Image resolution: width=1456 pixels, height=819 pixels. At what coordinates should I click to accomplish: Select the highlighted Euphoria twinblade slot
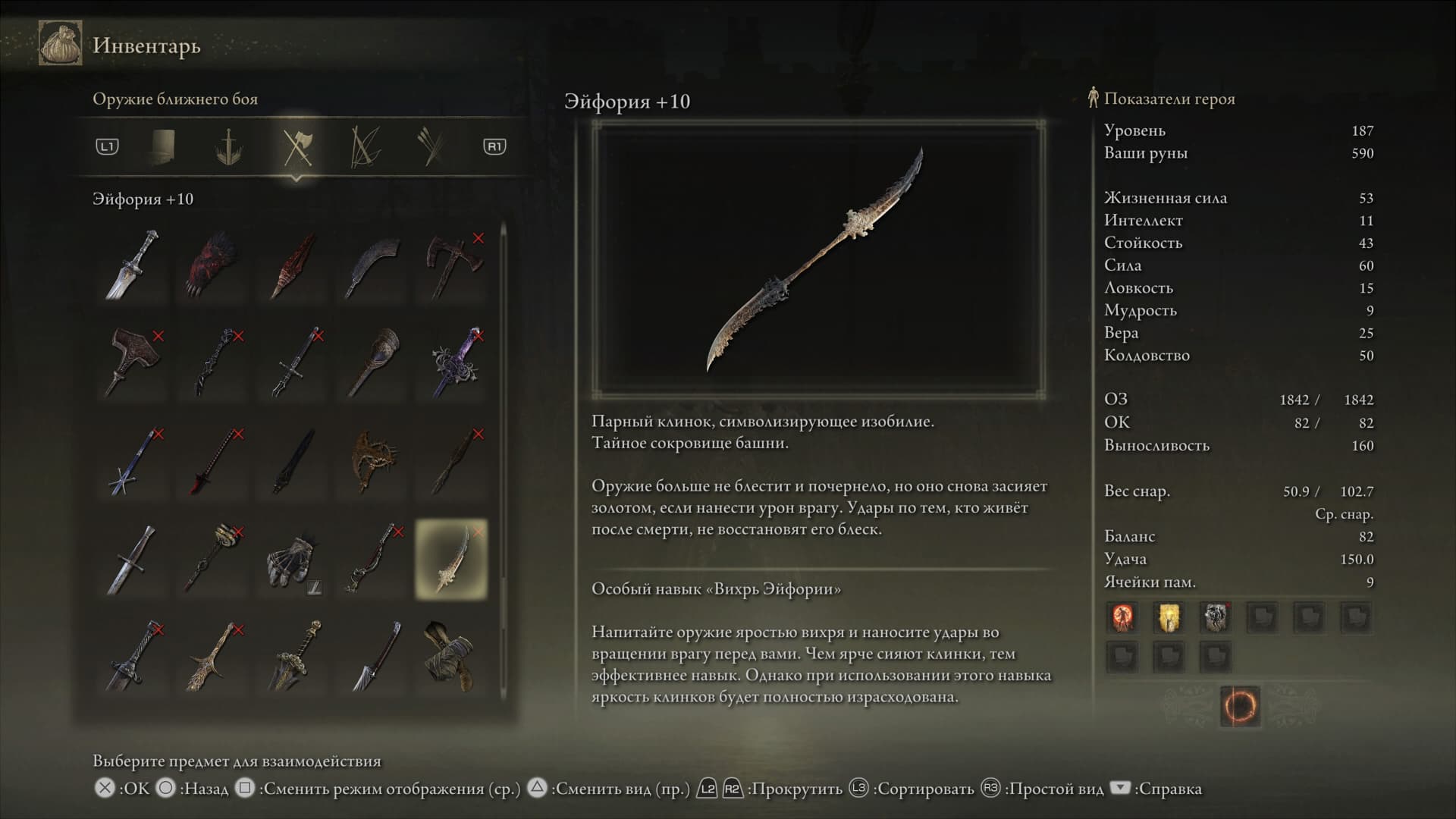(x=452, y=560)
